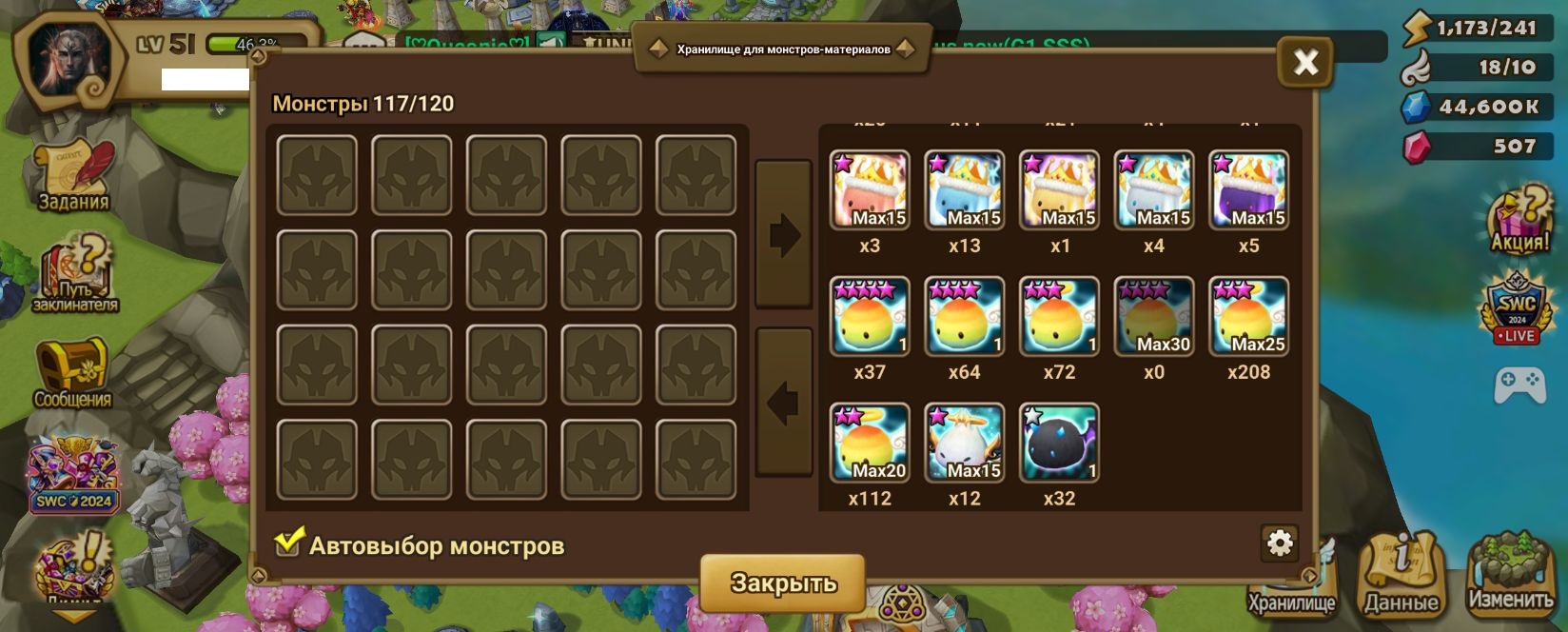Open the Путь заклинателя guide
This screenshot has height=632, width=1568.
tap(74, 275)
